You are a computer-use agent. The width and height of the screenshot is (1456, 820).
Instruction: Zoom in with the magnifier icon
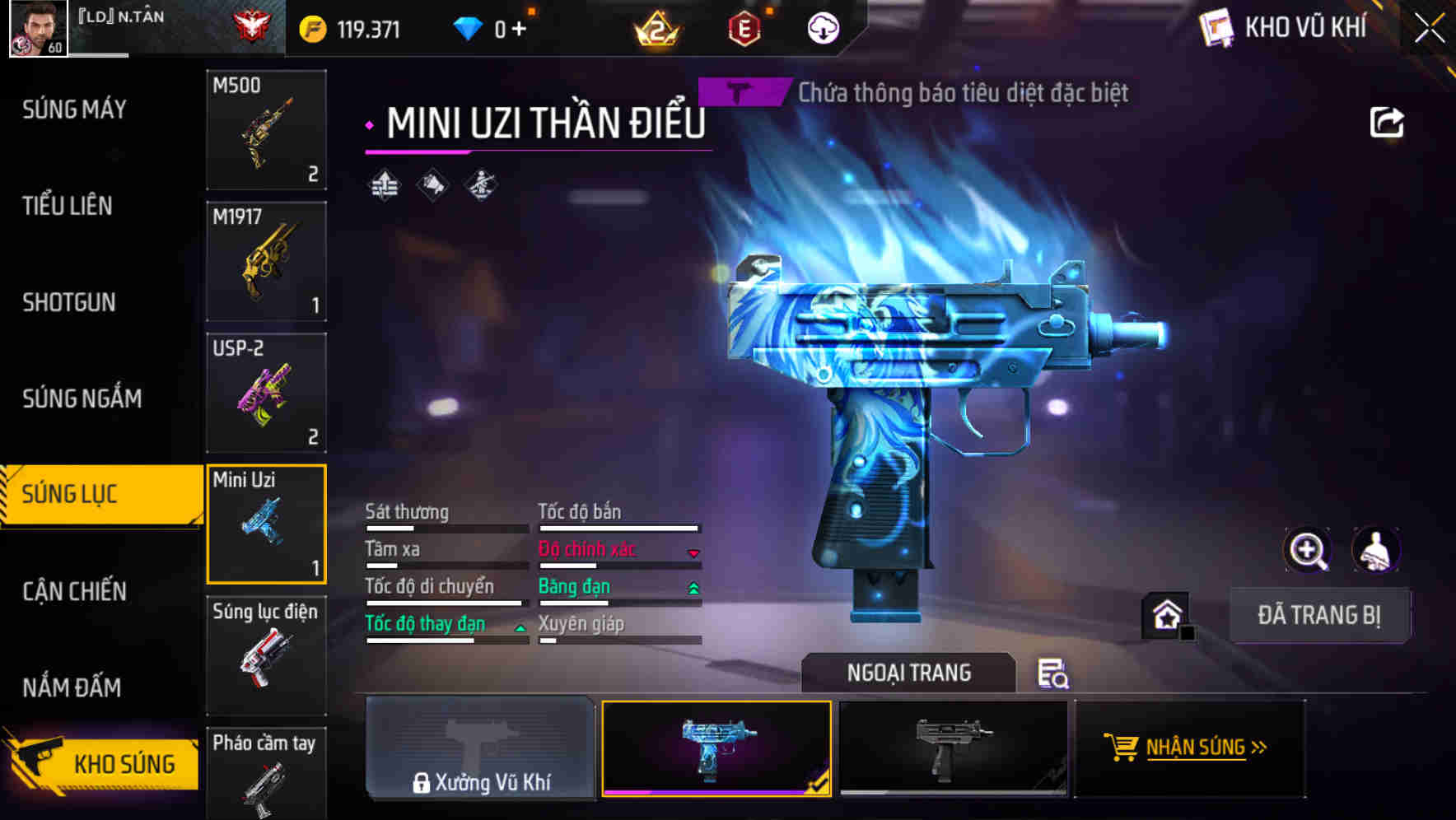tap(1308, 550)
